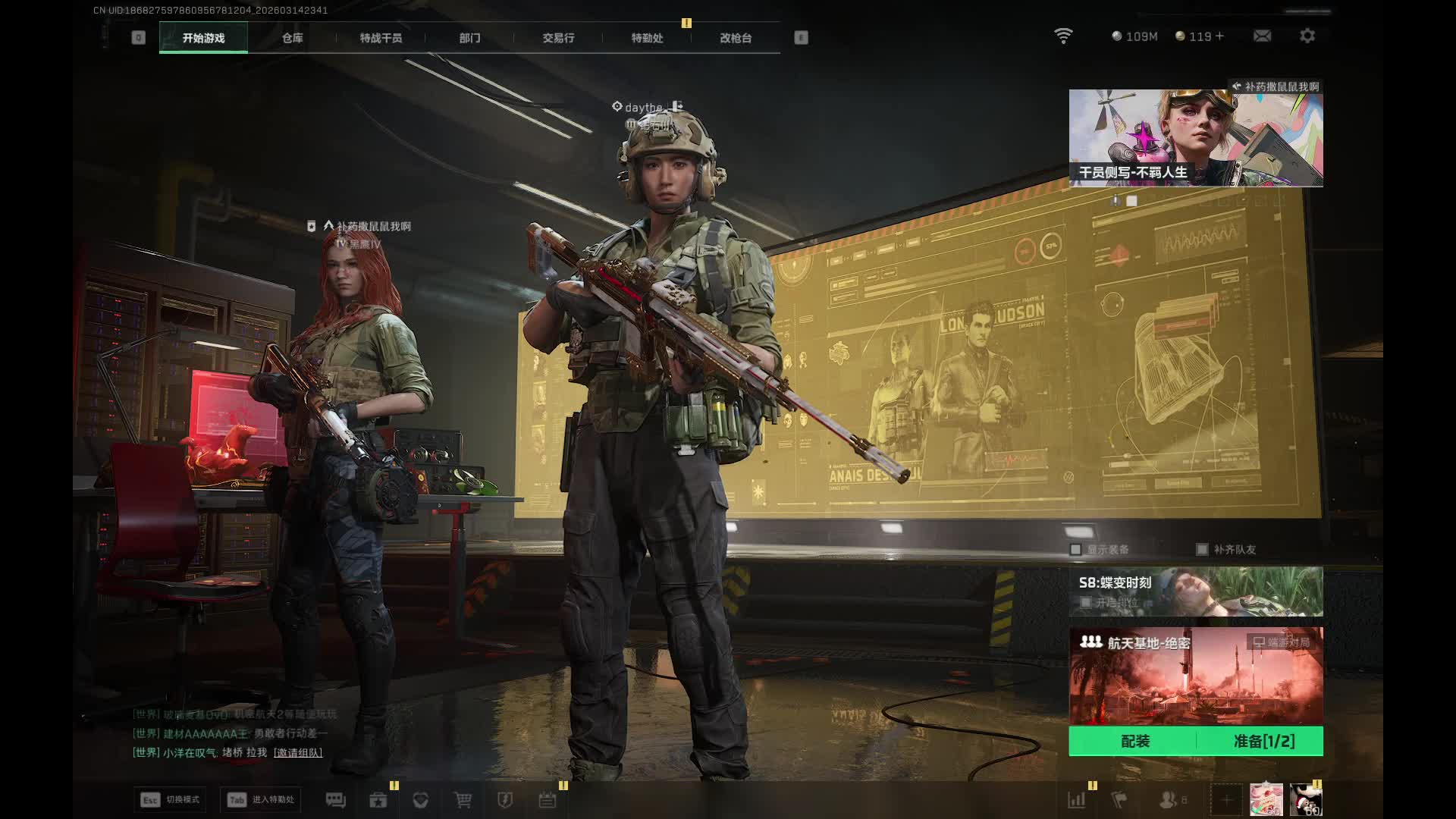Open the chat bubbles icon
The height and width of the screenshot is (819, 1456).
tap(335, 800)
